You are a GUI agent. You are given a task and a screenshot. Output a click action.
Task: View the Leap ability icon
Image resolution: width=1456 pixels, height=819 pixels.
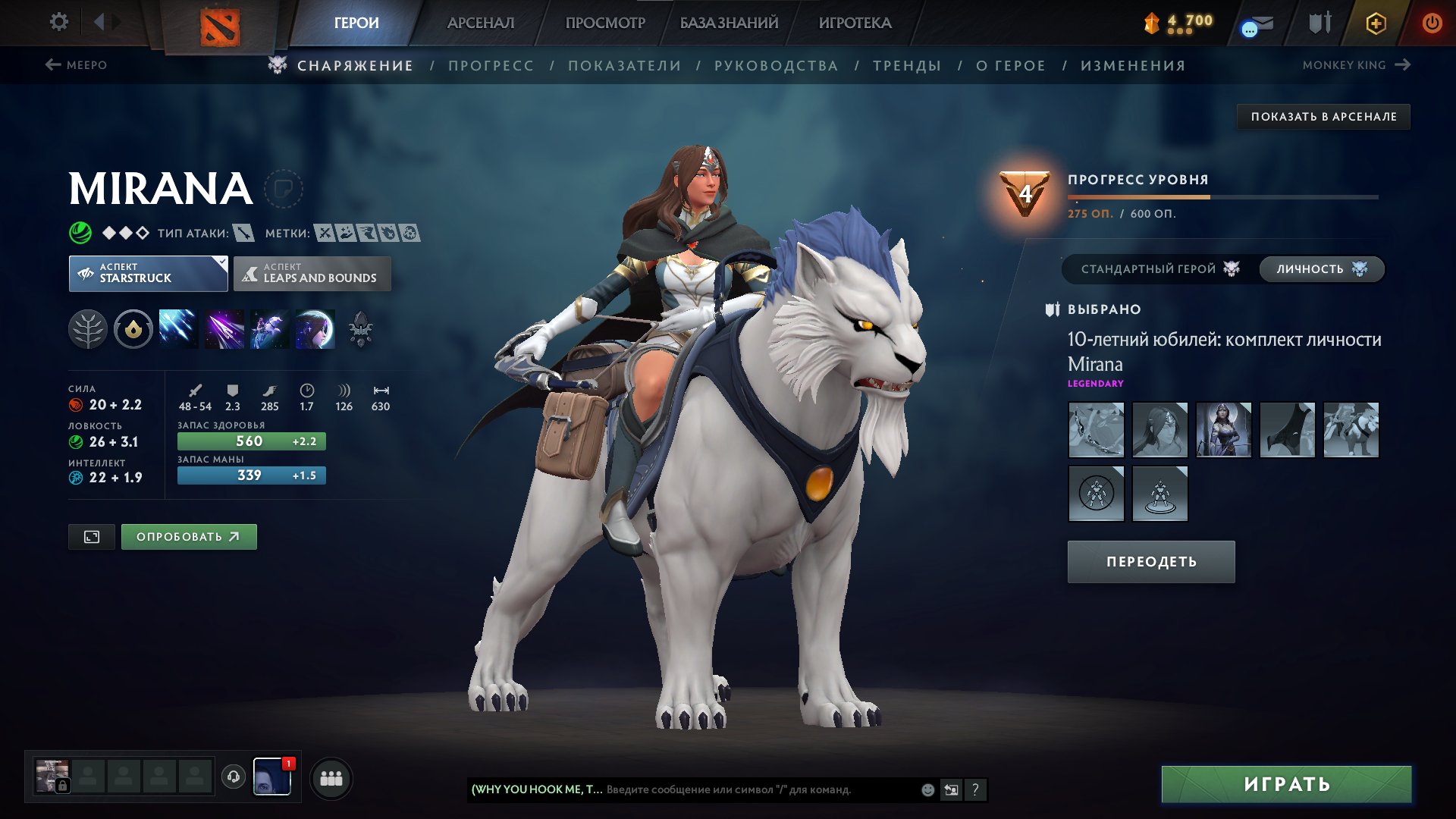[268, 329]
